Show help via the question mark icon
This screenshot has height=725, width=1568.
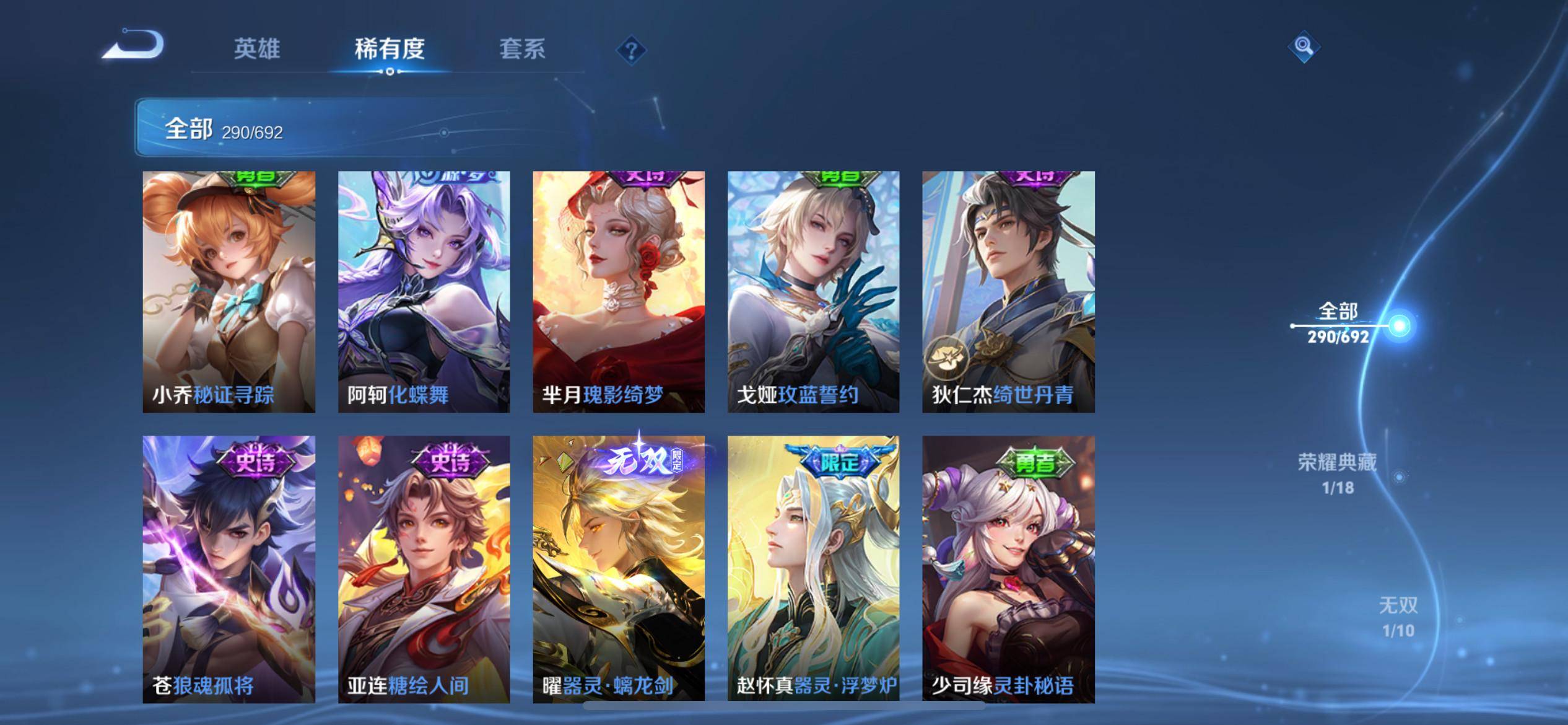(x=631, y=50)
